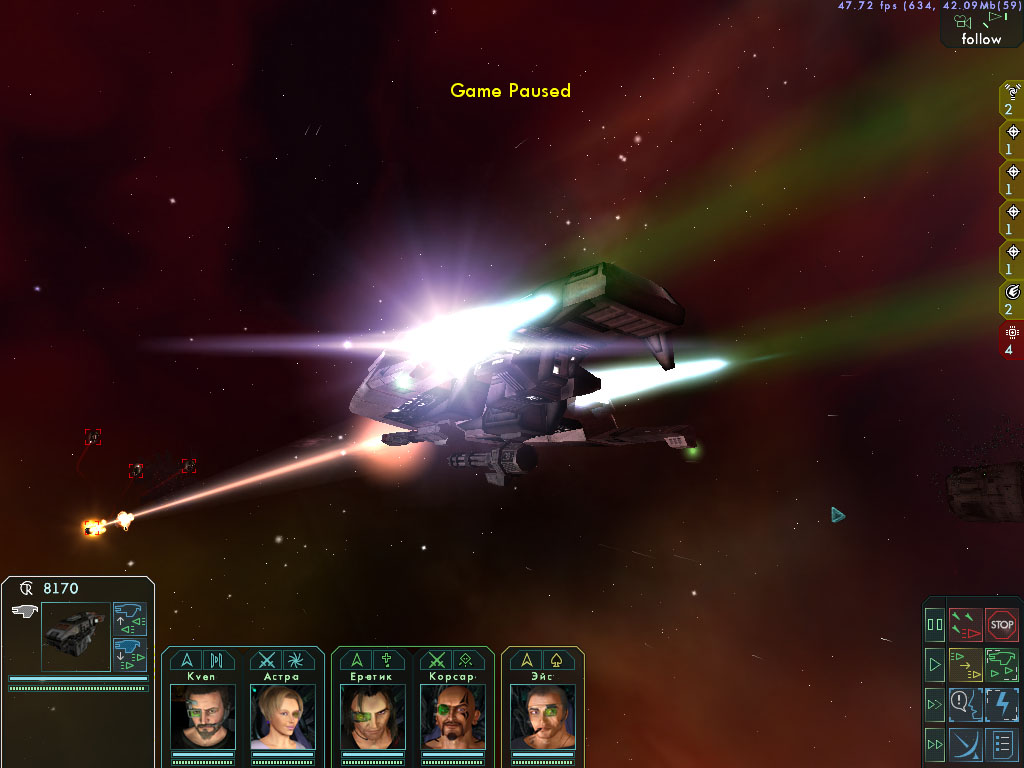Select the radar dish tab showing 2
Viewport: 1024px width, 768px height.
coord(1011,100)
